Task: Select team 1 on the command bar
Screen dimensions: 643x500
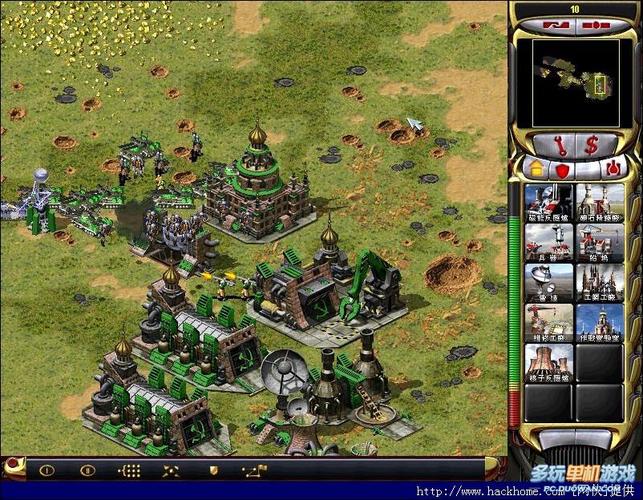Action: [47, 469]
